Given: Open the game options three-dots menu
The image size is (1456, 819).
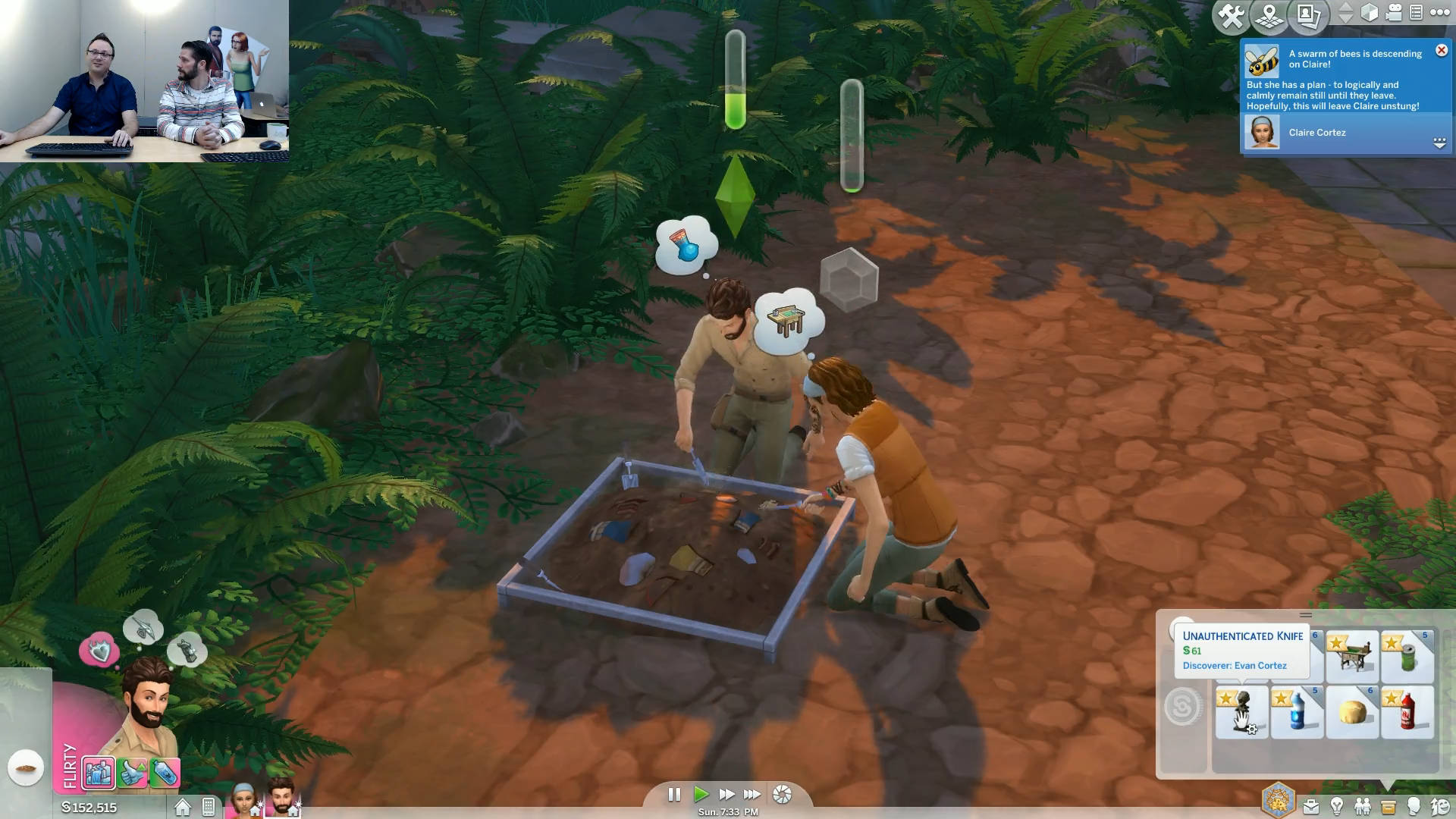Looking at the screenshot, I should tap(1439, 12).
